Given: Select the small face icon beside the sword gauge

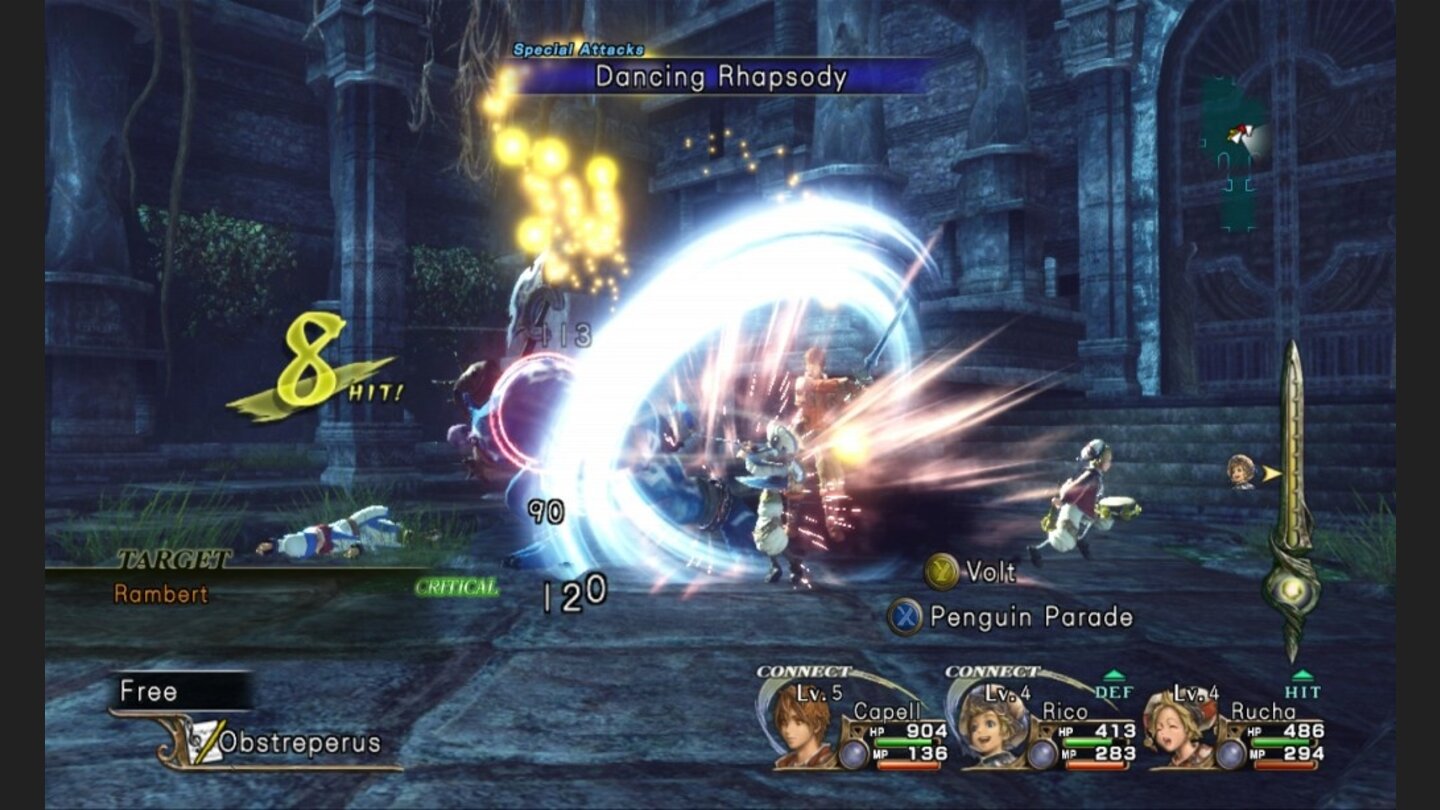Looking at the screenshot, I should coord(1242,471).
